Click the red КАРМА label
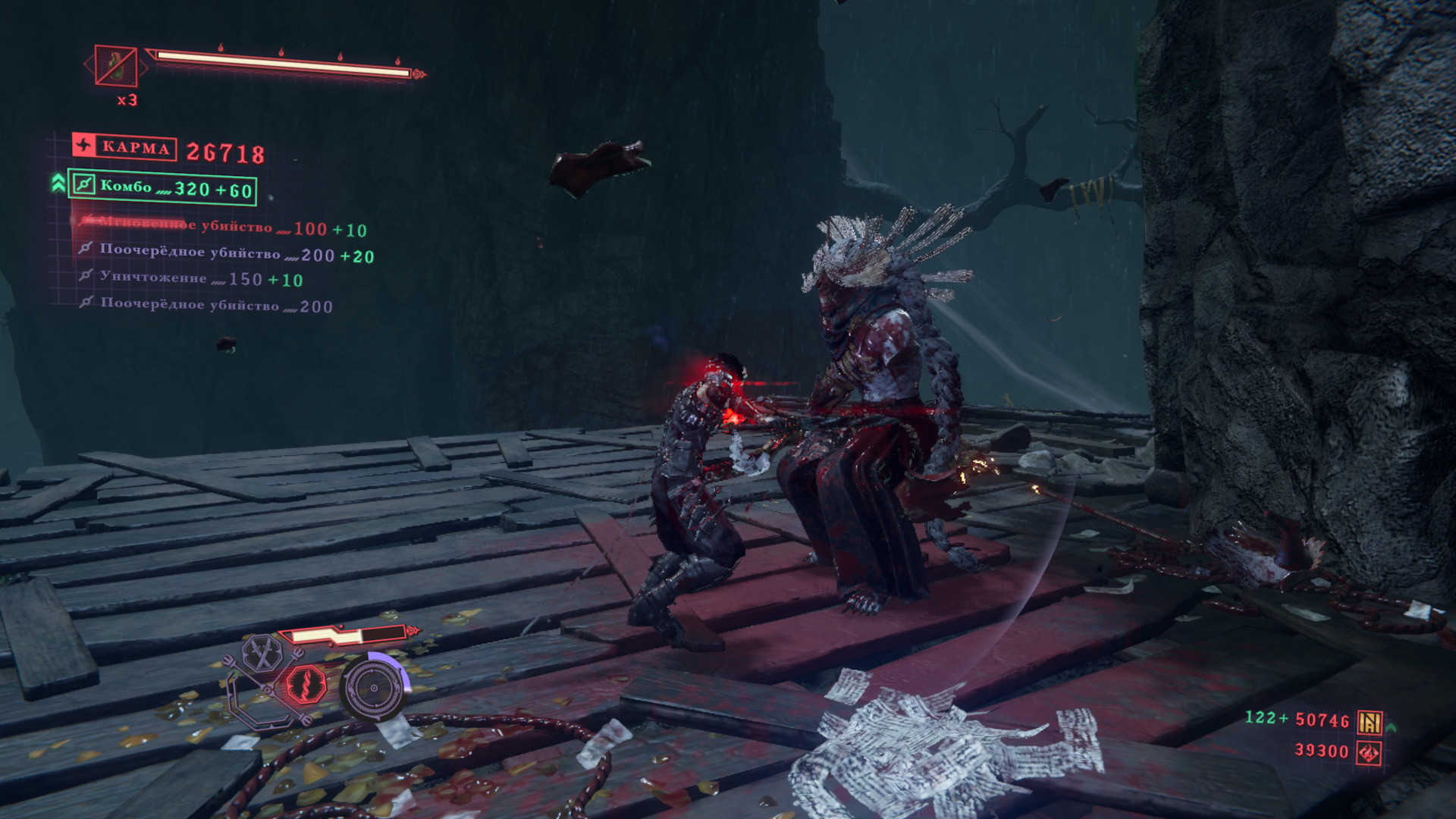Viewport: 1456px width, 819px height. (x=125, y=146)
